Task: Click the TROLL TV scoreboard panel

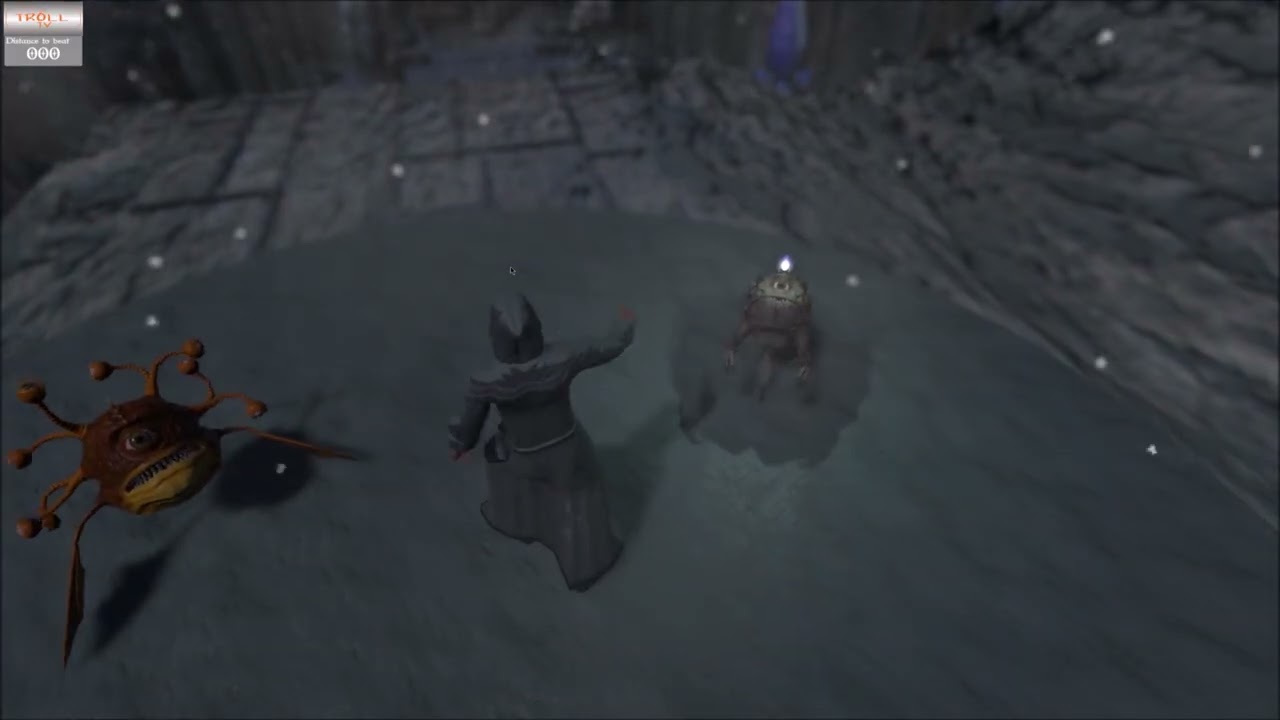Action: point(42,35)
